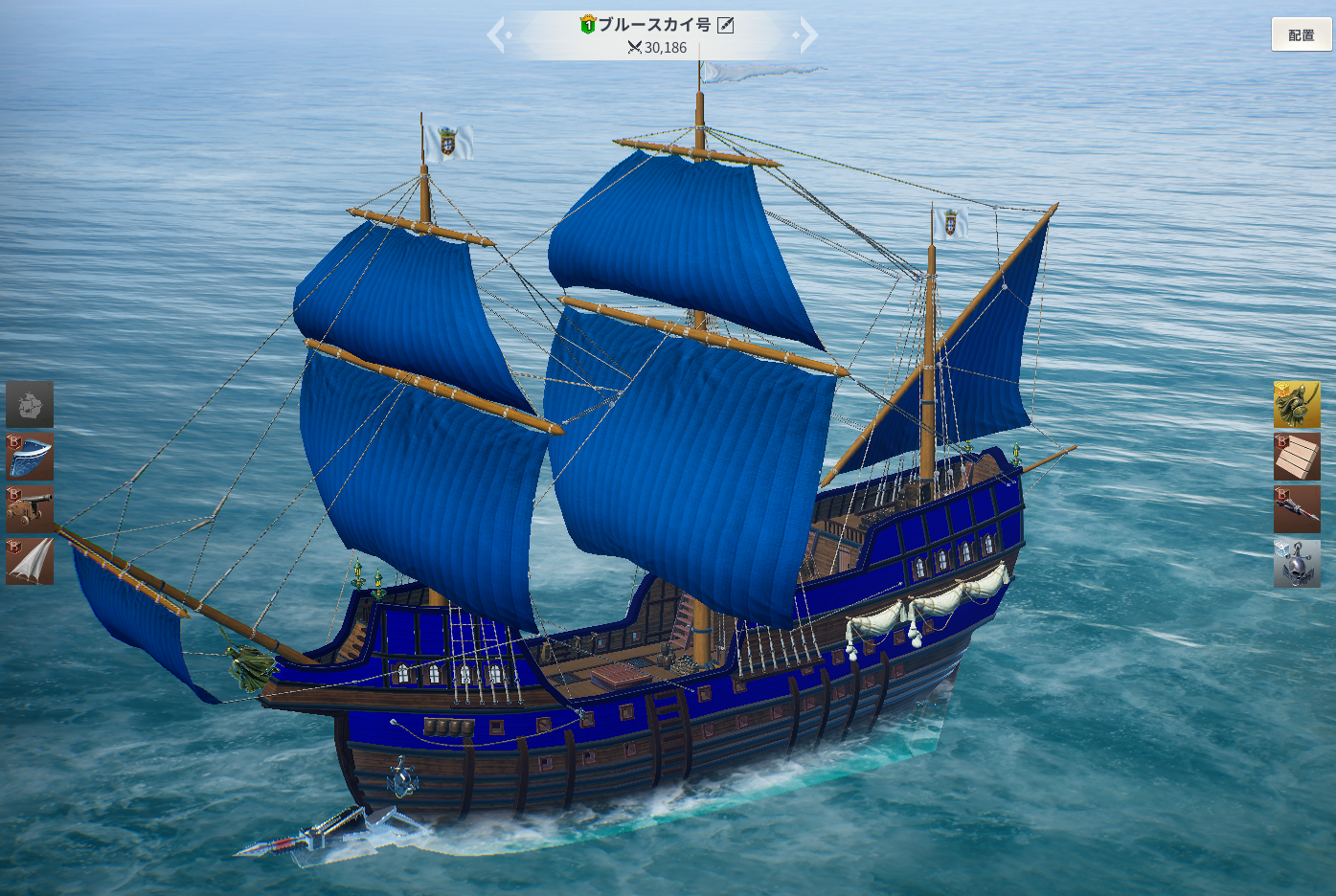Select the grey ship silhouette slot

pos(30,404)
